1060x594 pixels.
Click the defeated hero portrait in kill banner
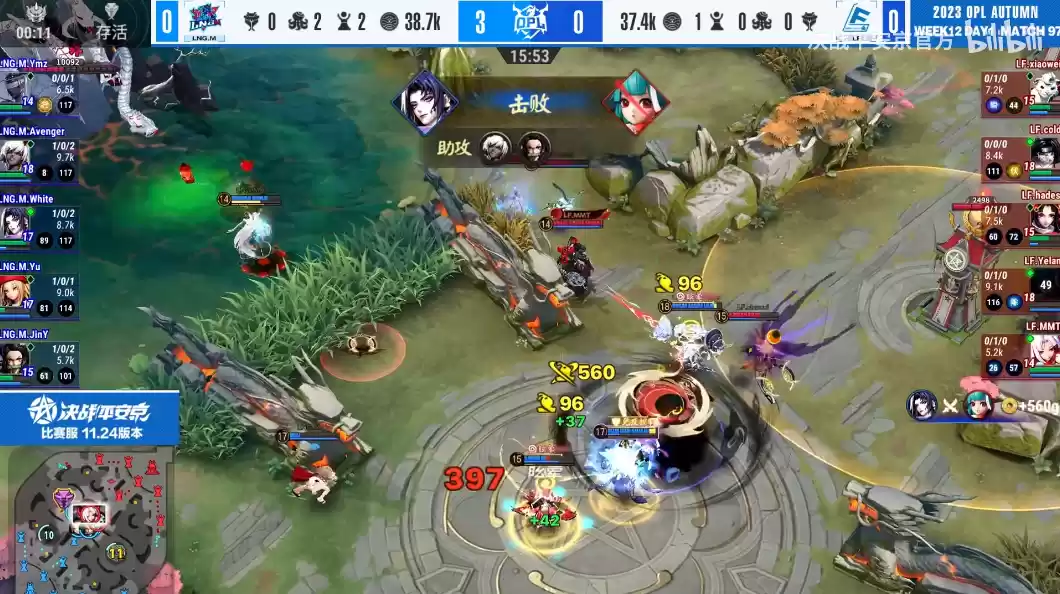pyautogui.click(x=635, y=102)
